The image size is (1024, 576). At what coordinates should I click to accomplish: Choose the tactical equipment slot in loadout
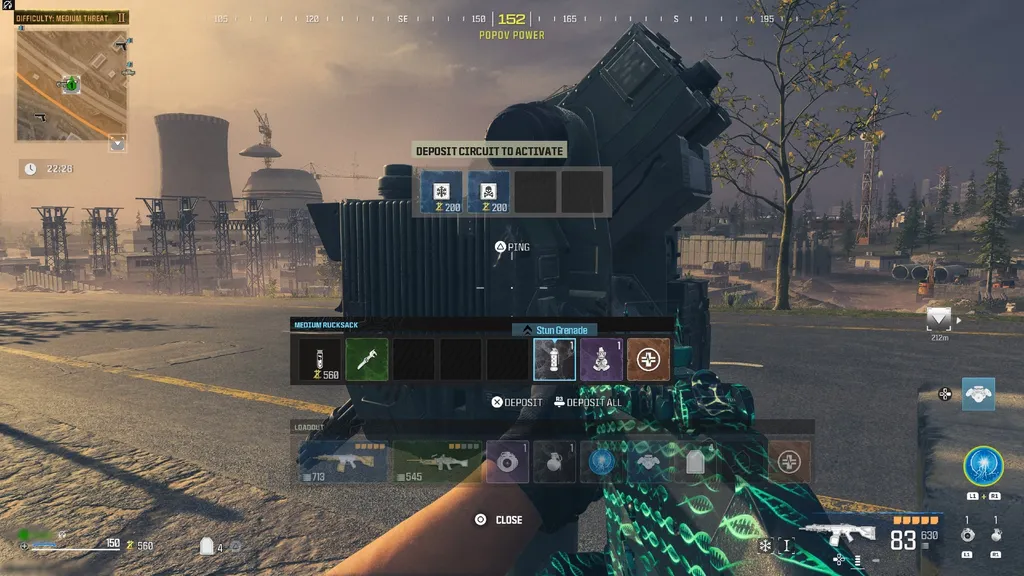coord(507,461)
